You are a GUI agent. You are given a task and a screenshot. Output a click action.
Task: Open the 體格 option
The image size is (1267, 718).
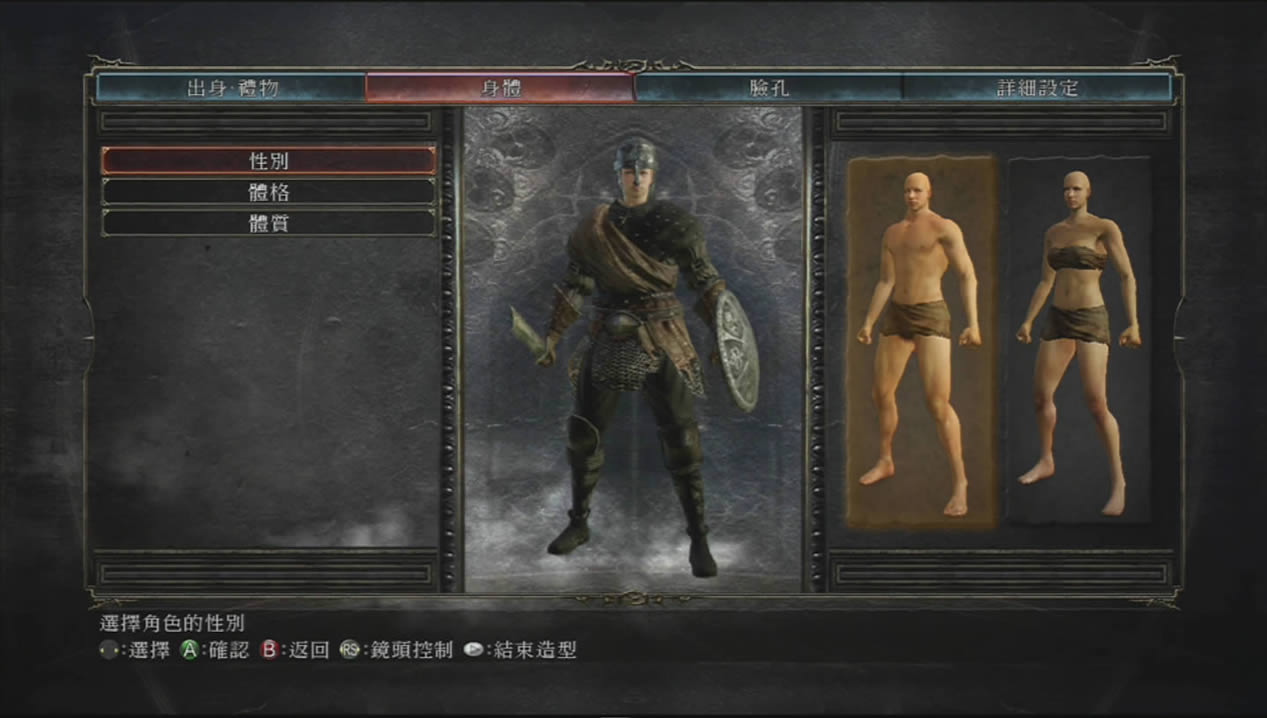tap(268, 192)
